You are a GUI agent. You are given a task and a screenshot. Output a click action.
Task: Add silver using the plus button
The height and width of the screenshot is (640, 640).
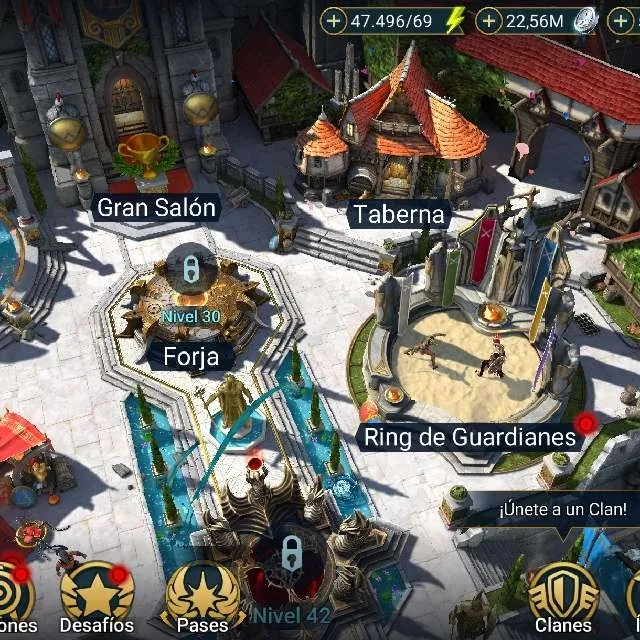pyautogui.click(x=488, y=19)
